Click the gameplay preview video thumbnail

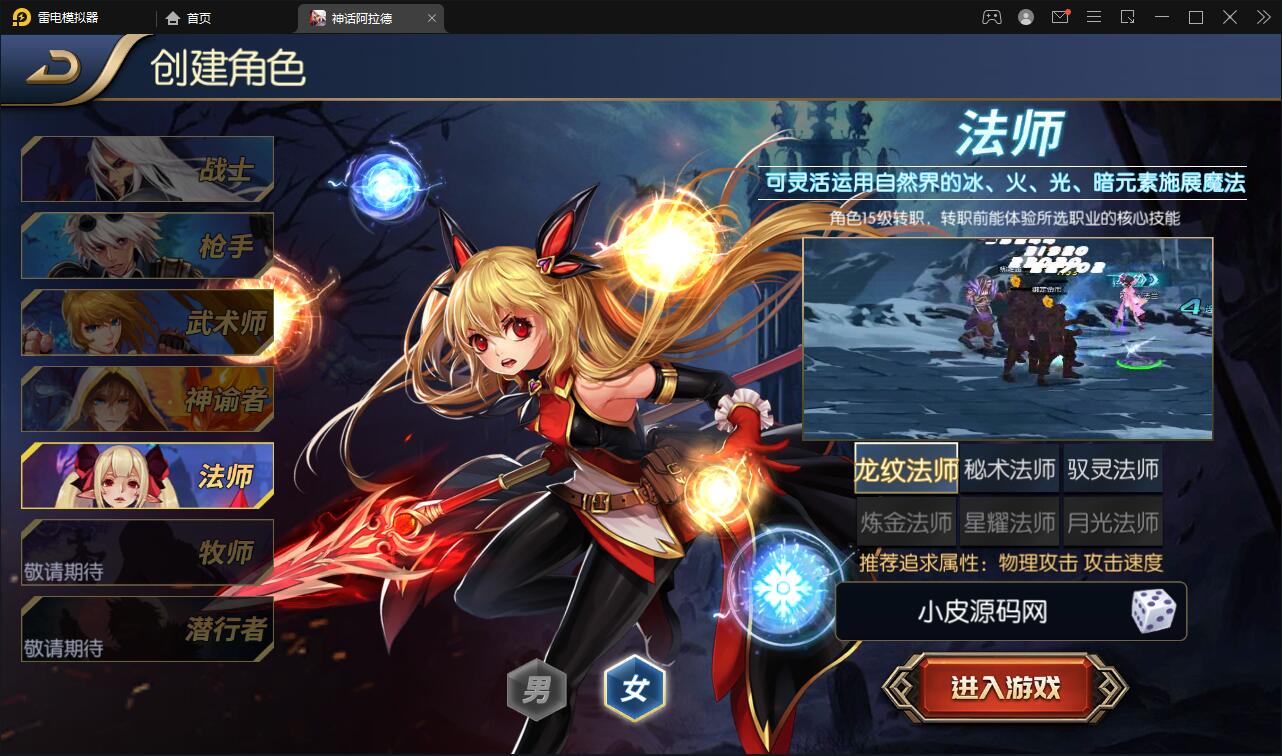point(1007,337)
